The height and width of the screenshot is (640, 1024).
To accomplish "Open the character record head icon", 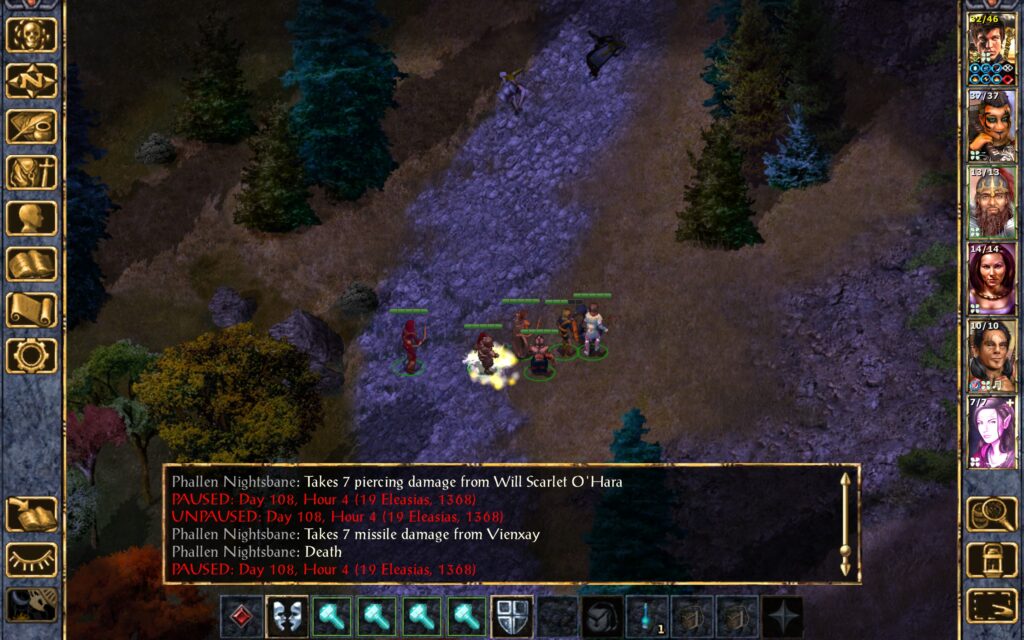I will [32, 218].
